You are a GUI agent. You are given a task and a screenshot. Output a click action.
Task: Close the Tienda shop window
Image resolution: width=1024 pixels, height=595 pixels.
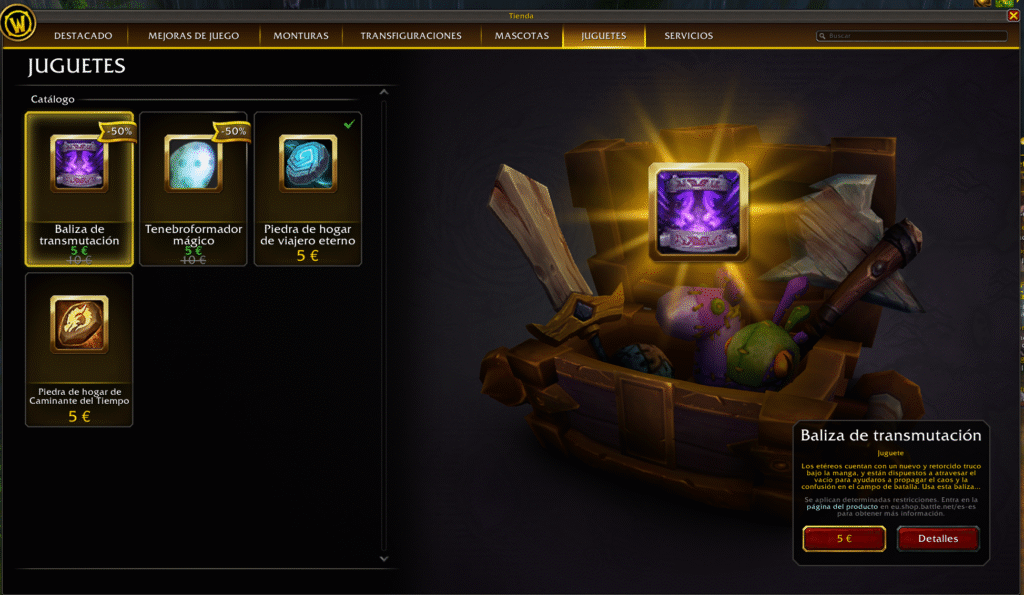point(1014,15)
